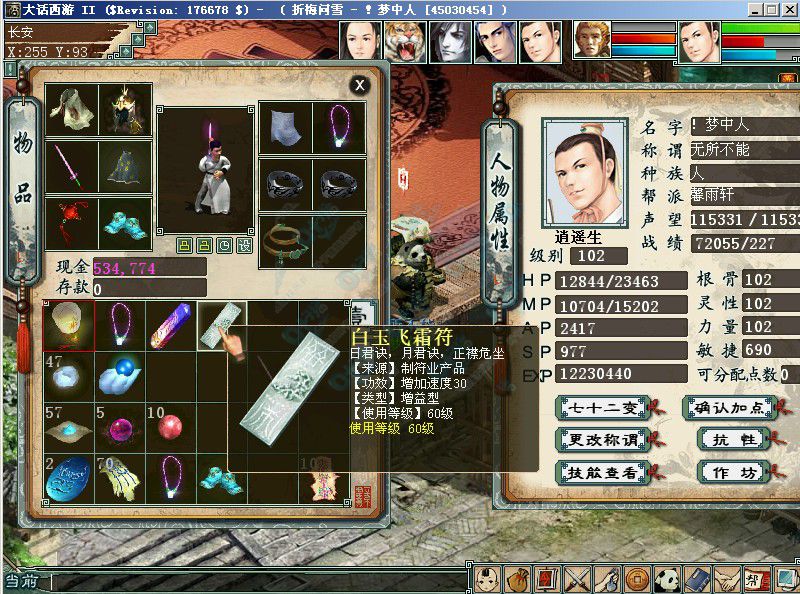Click the equipped golden helmet slot
The image size is (800, 594).
point(125,110)
